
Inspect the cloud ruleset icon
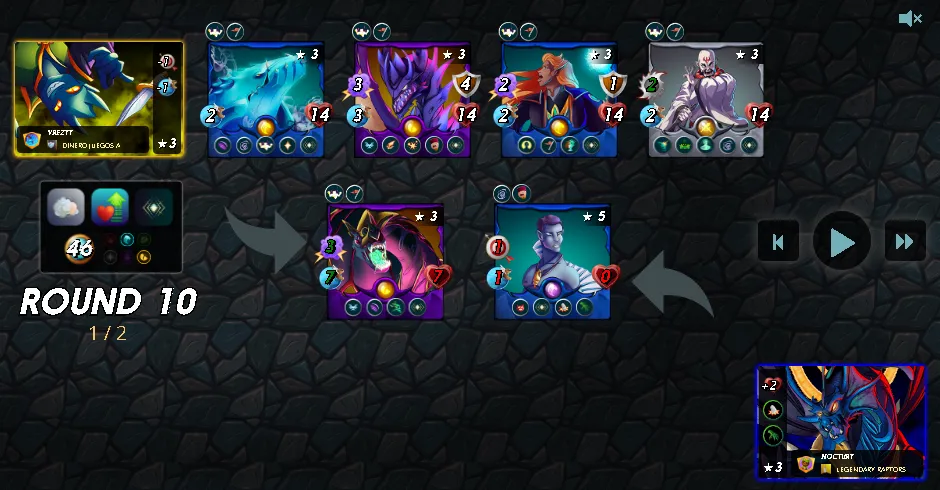click(x=66, y=207)
